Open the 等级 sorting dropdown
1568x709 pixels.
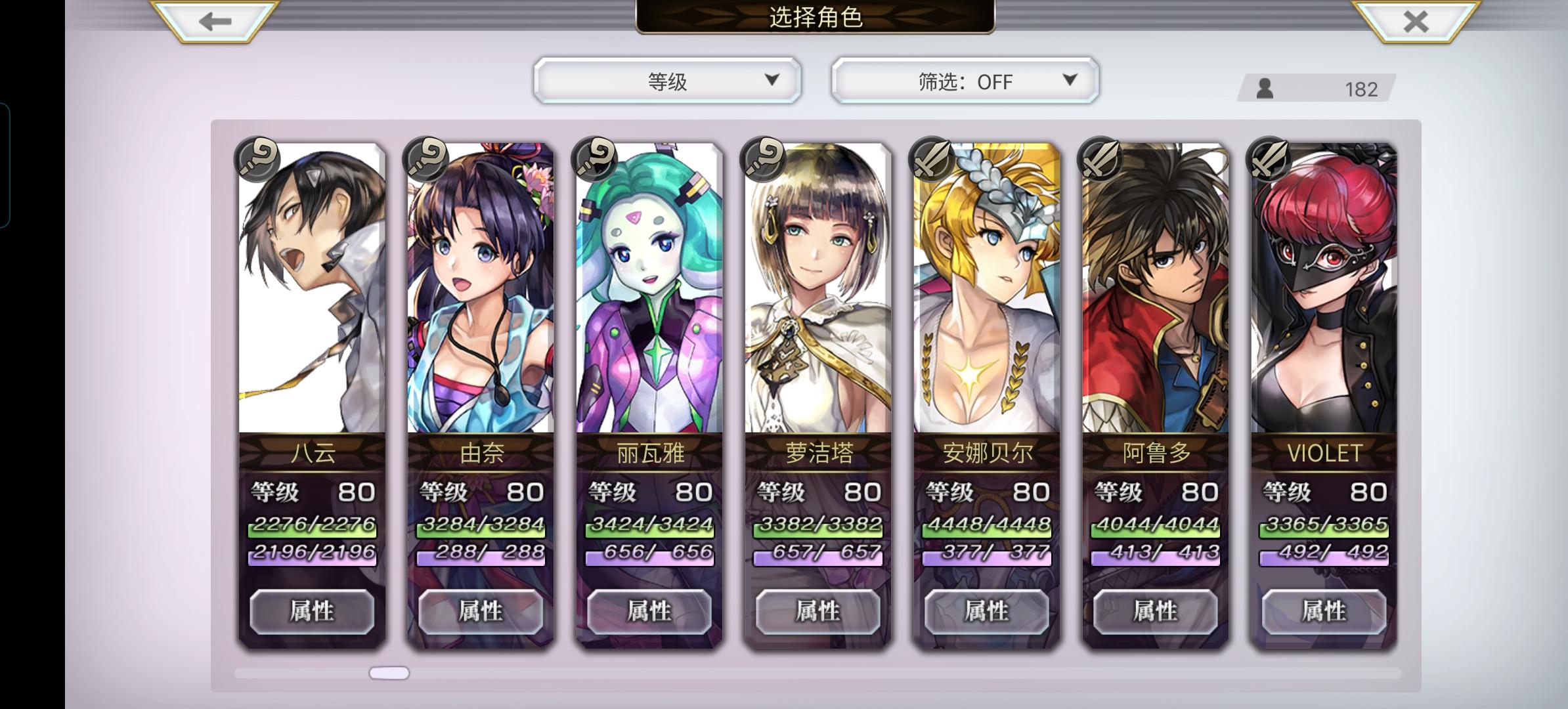pos(666,81)
